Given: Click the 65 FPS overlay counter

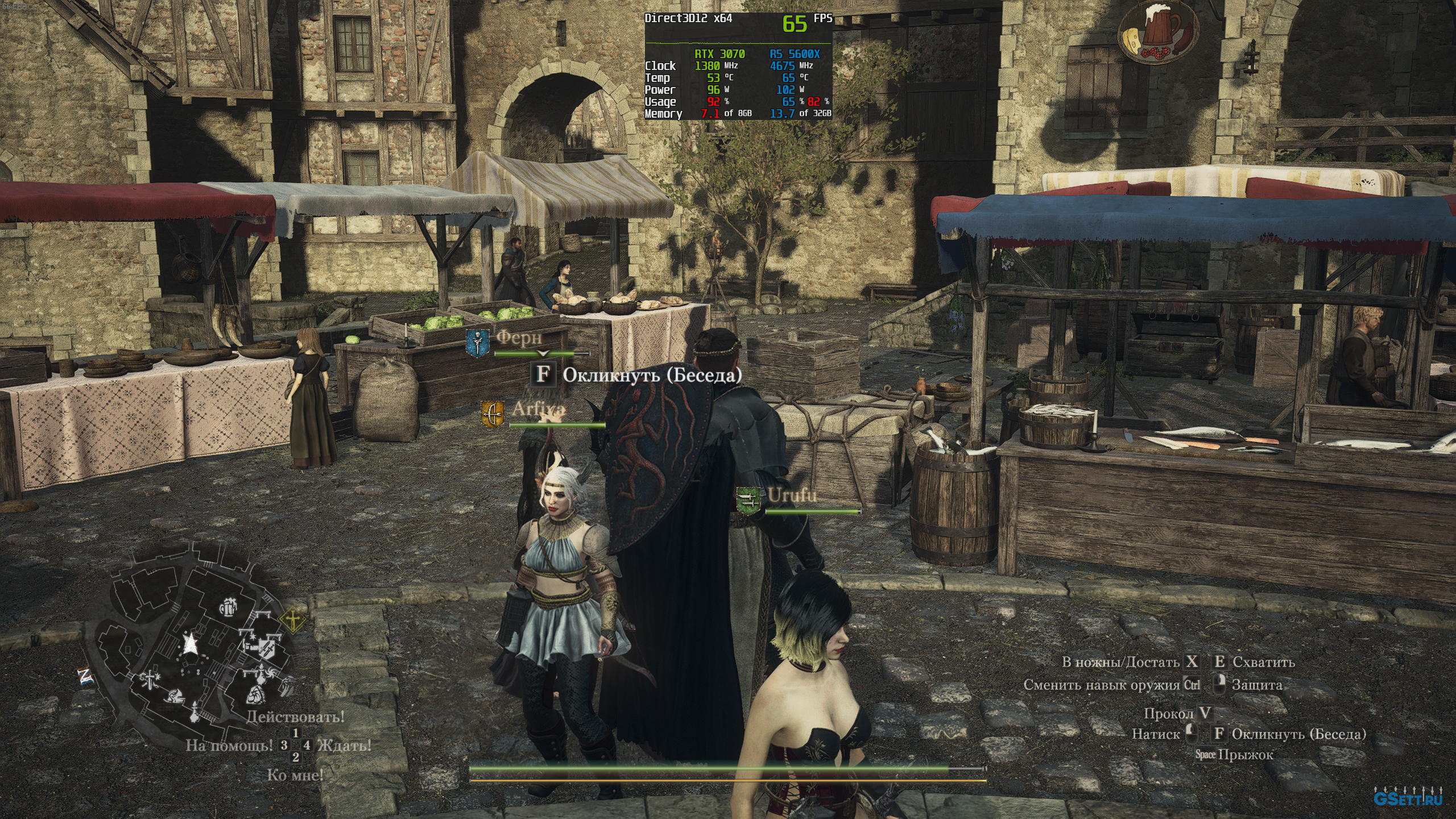Looking at the screenshot, I should point(795,23).
